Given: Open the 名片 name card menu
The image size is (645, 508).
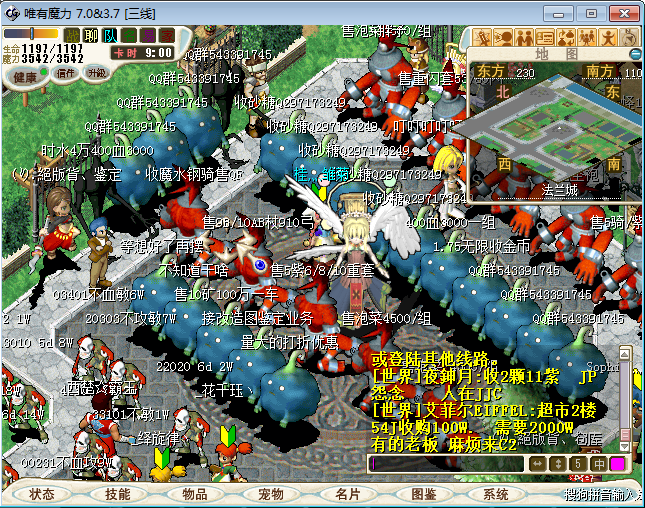Looking at the screenshot, I should click(347, 494).
